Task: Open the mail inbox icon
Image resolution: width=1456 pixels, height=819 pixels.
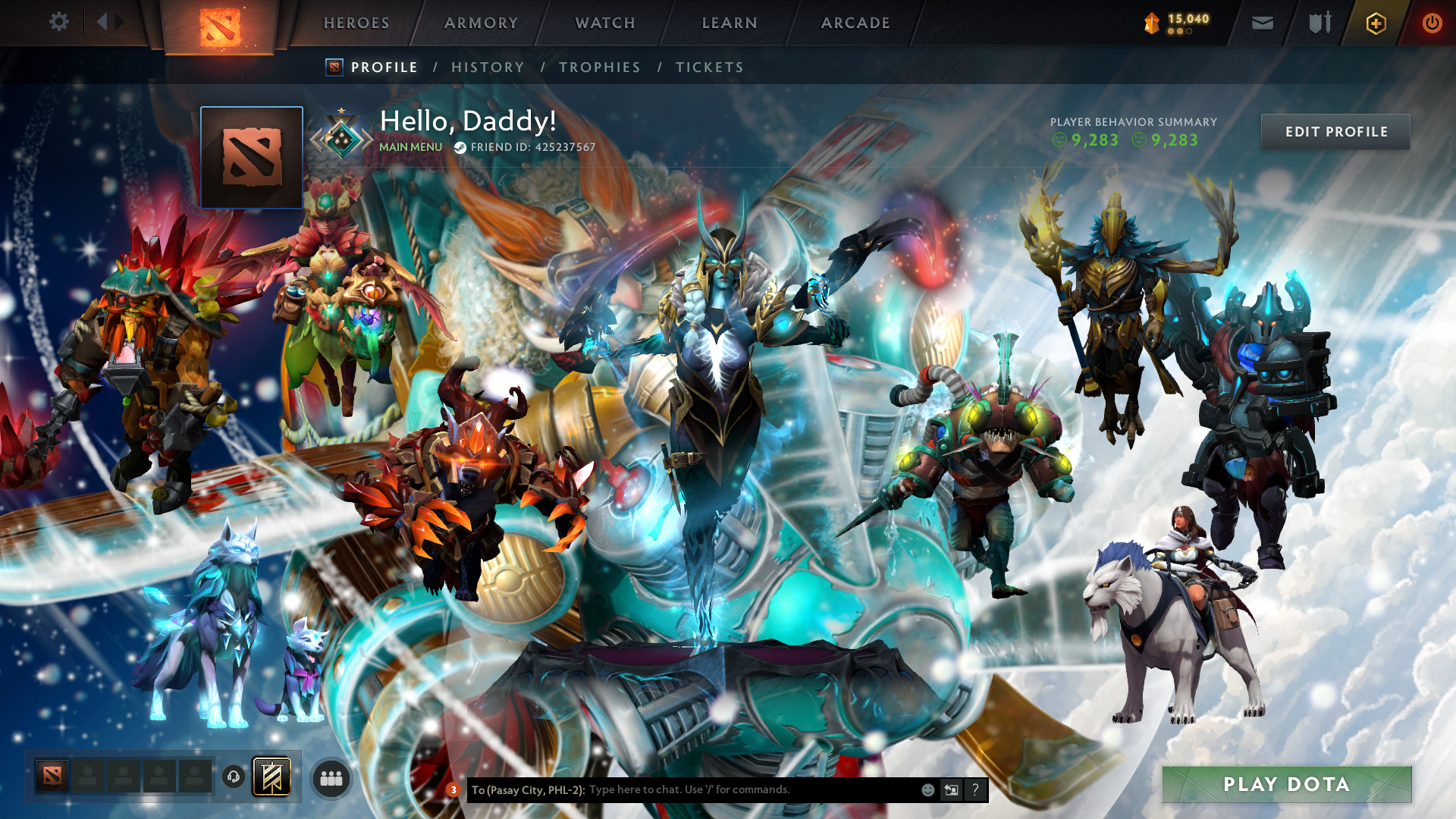Action: coord(1263,24)
